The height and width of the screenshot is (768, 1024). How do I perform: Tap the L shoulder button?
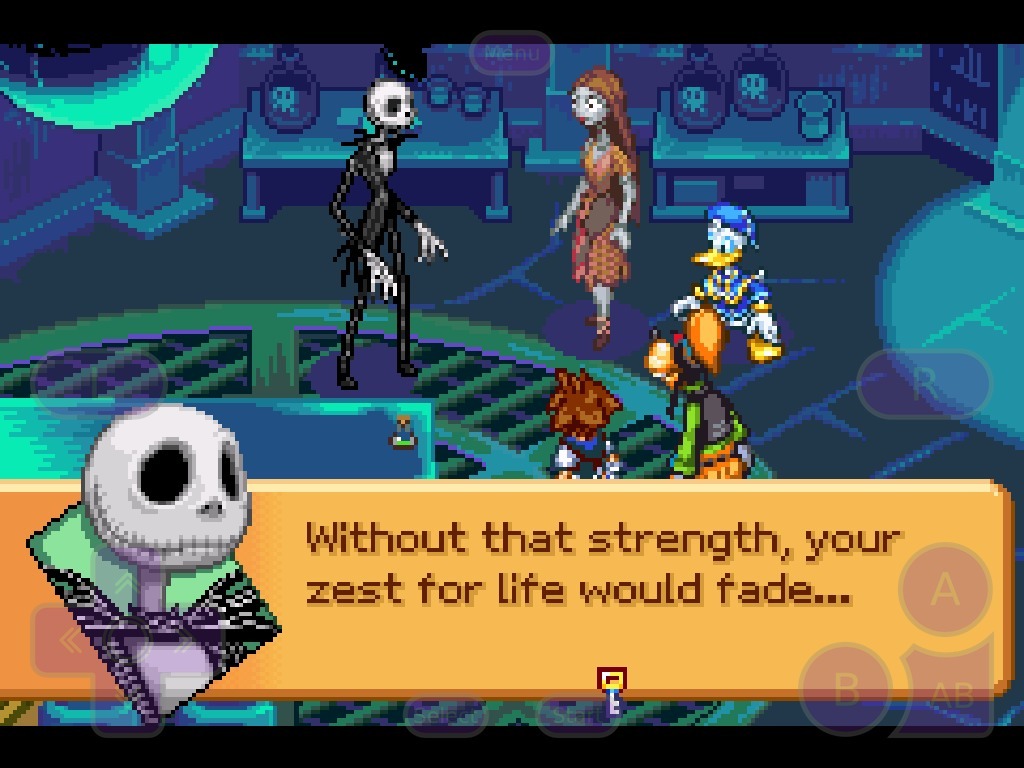pos(98,381)
